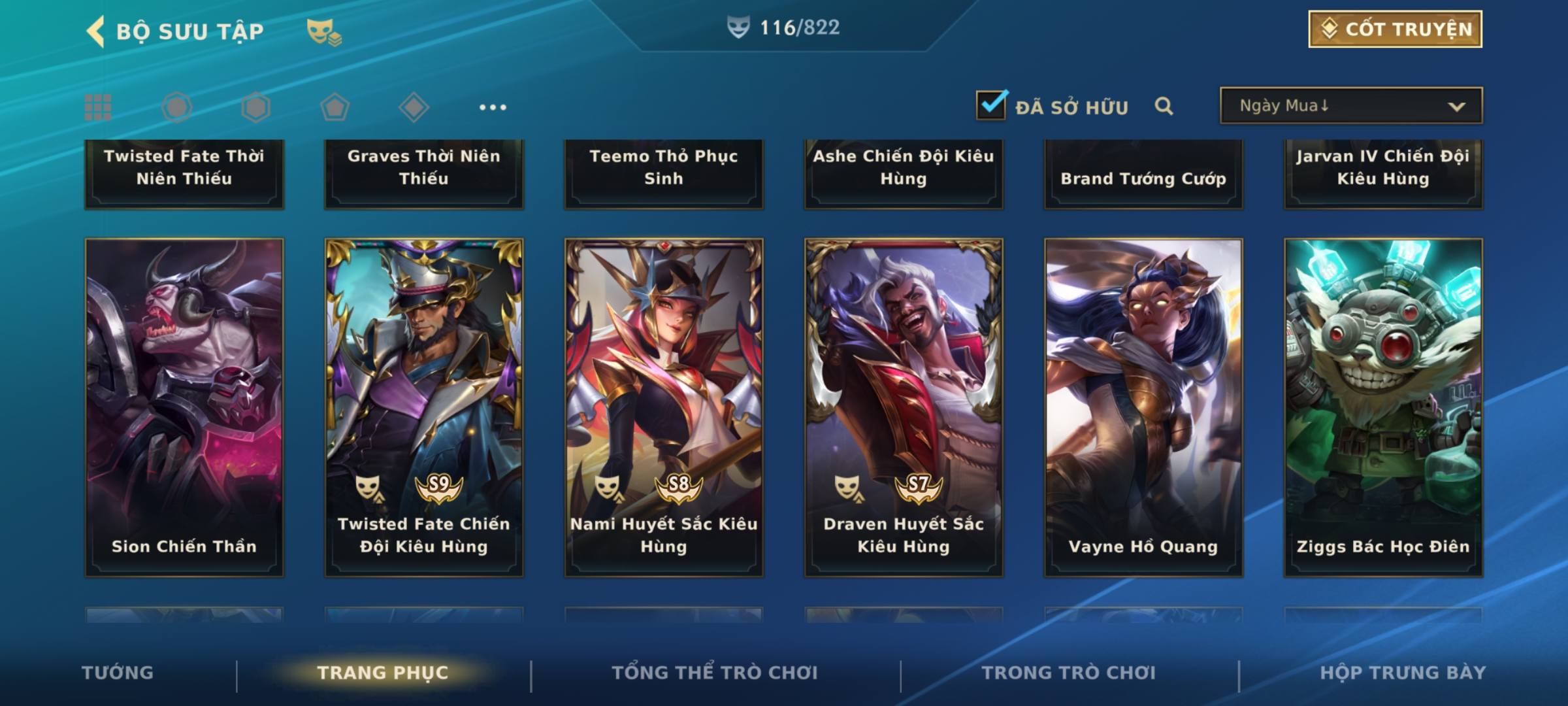Open the Trong Trò Chơi tab
The height and width of the screenshot is (706, 1568).
(x=1069, y=673)
